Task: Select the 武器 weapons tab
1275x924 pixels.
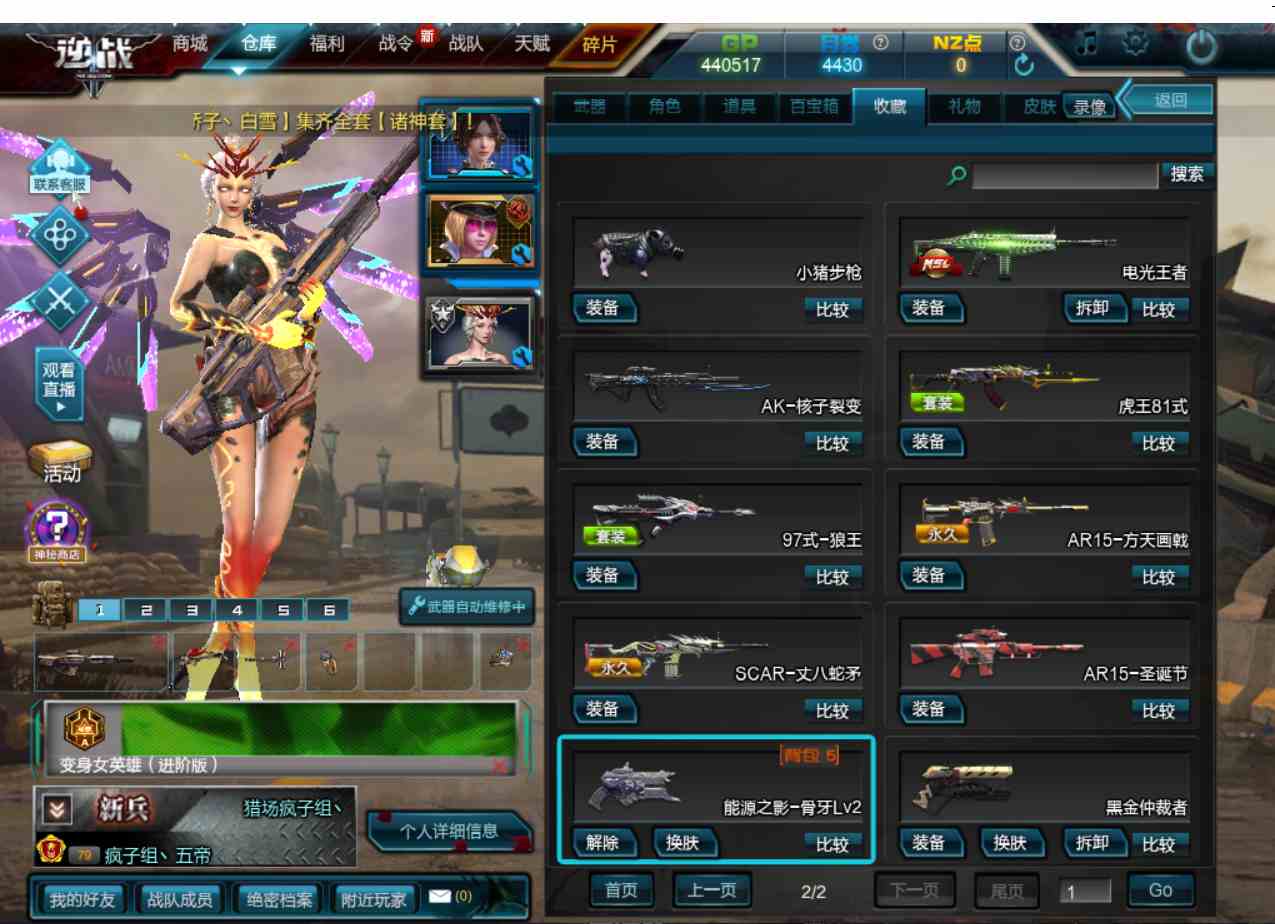Action: [589, 106]
